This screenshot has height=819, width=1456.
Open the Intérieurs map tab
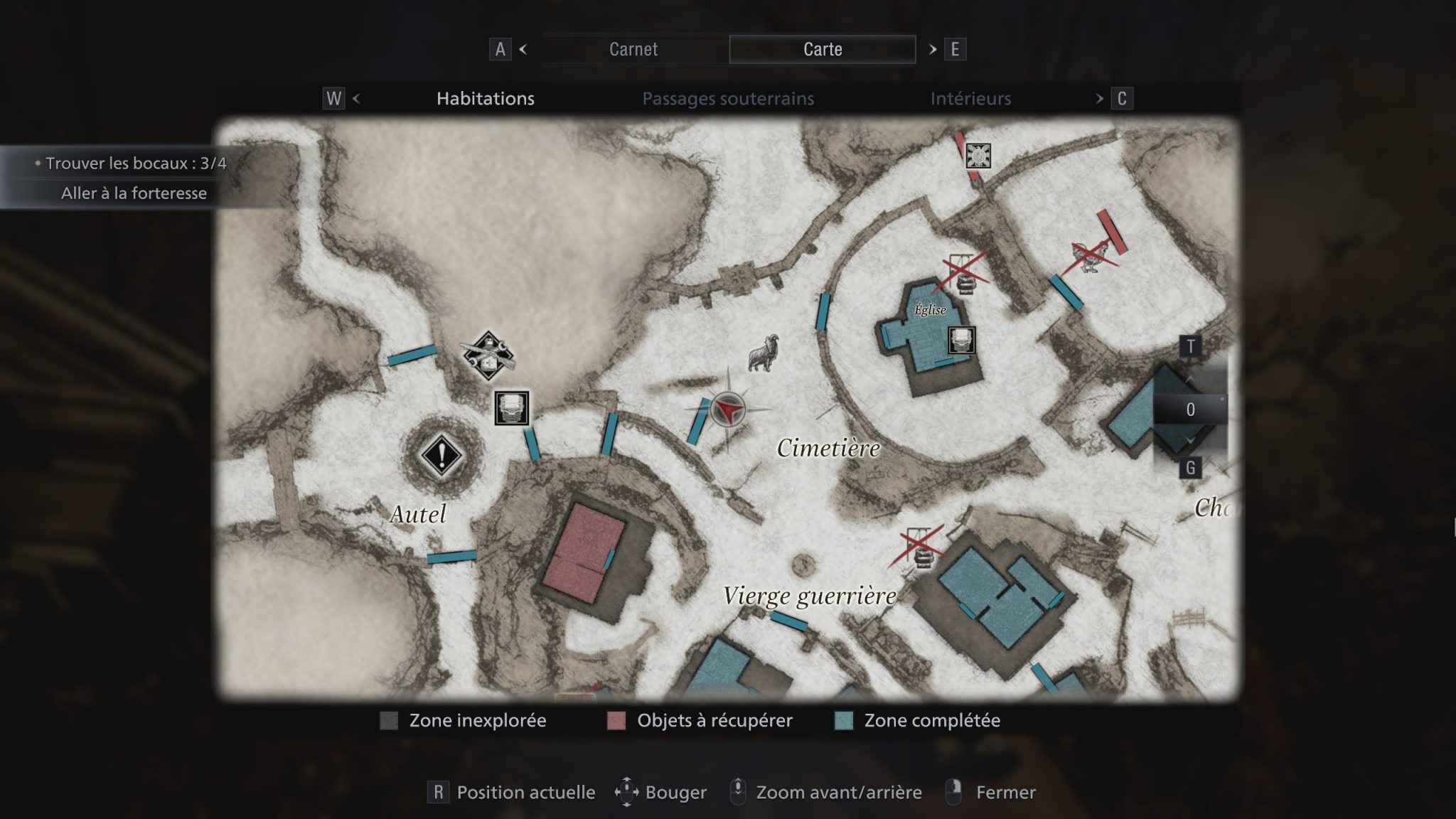971,99
